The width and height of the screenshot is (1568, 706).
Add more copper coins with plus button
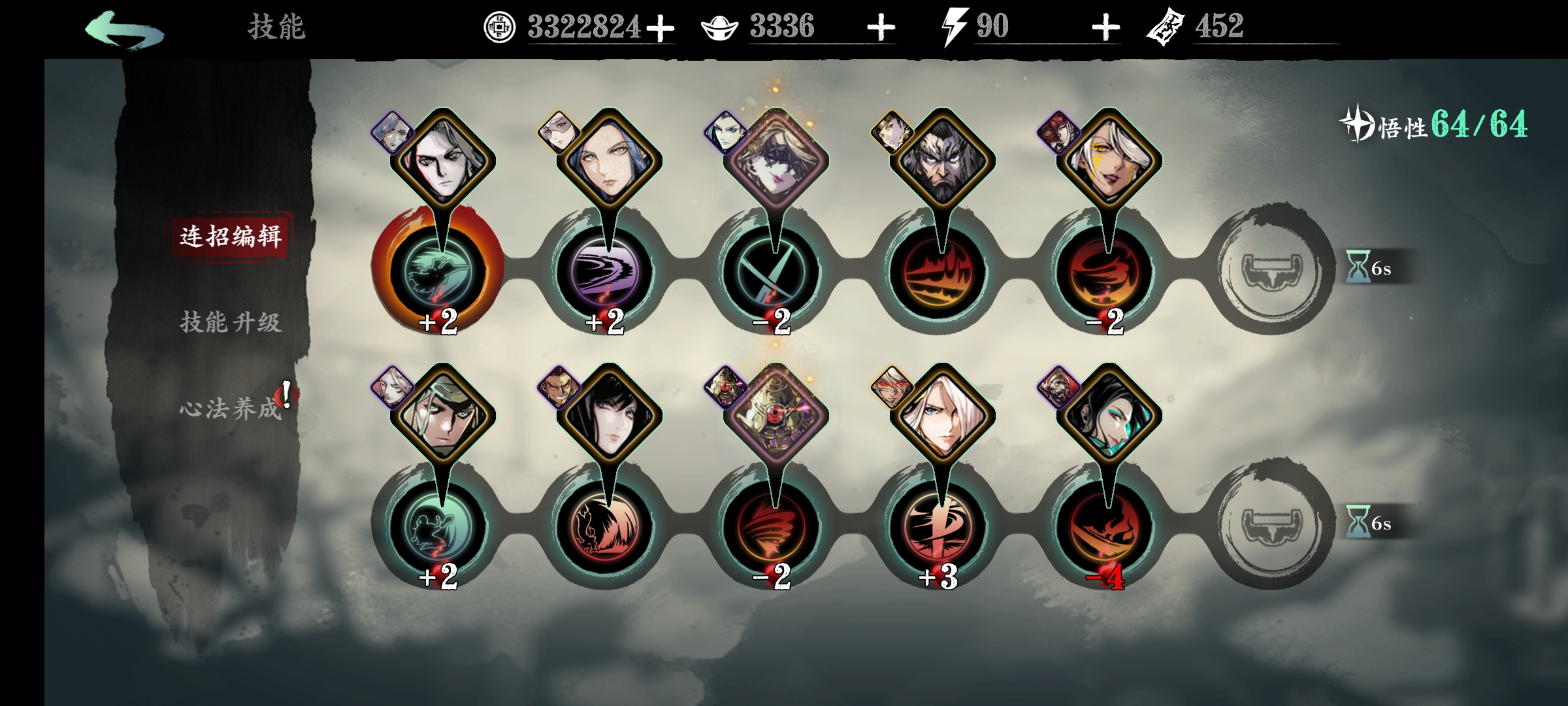pyautogui.click(x=661, y=28)
